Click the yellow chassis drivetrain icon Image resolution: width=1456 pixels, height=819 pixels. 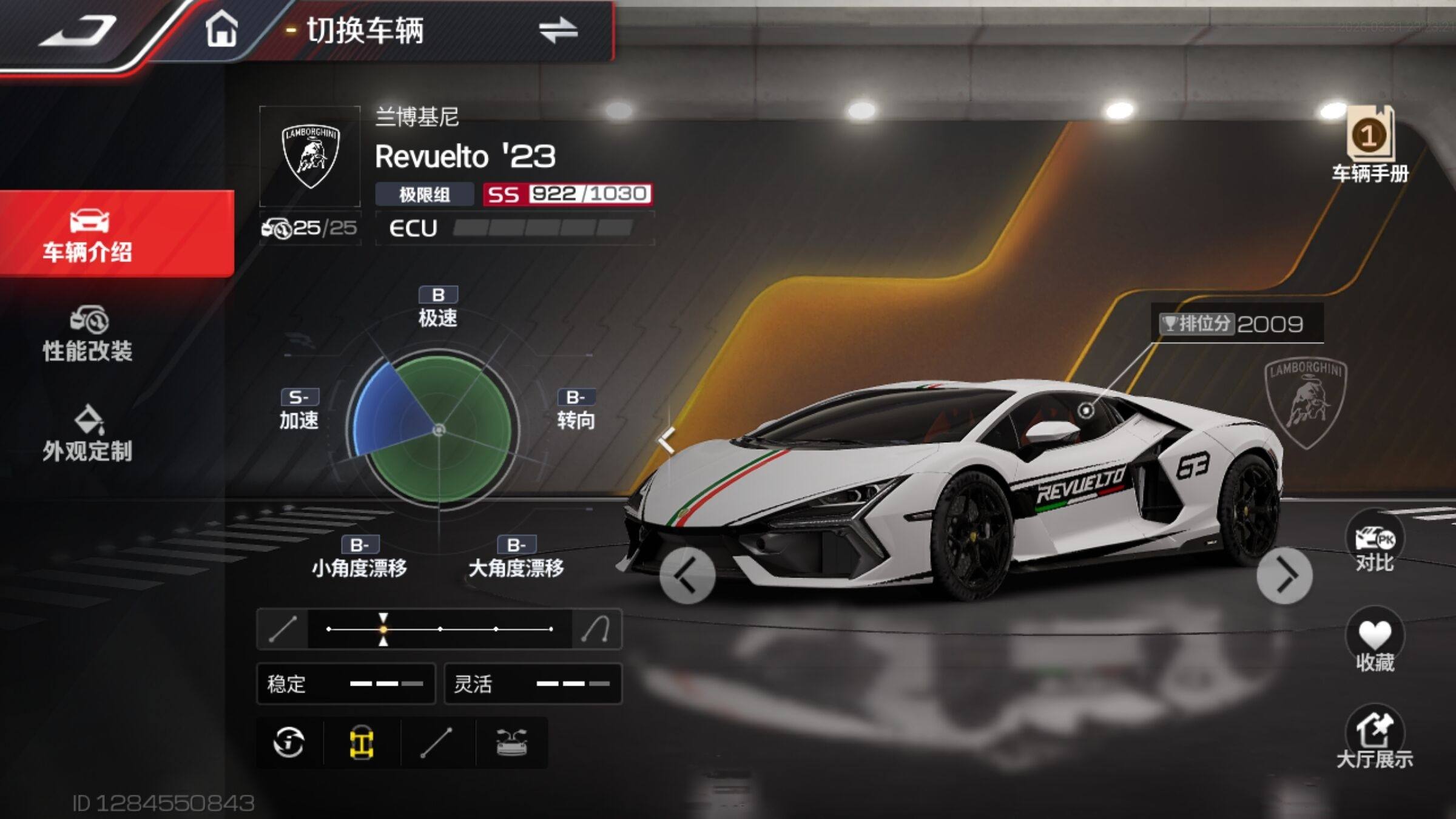point(362,743)
